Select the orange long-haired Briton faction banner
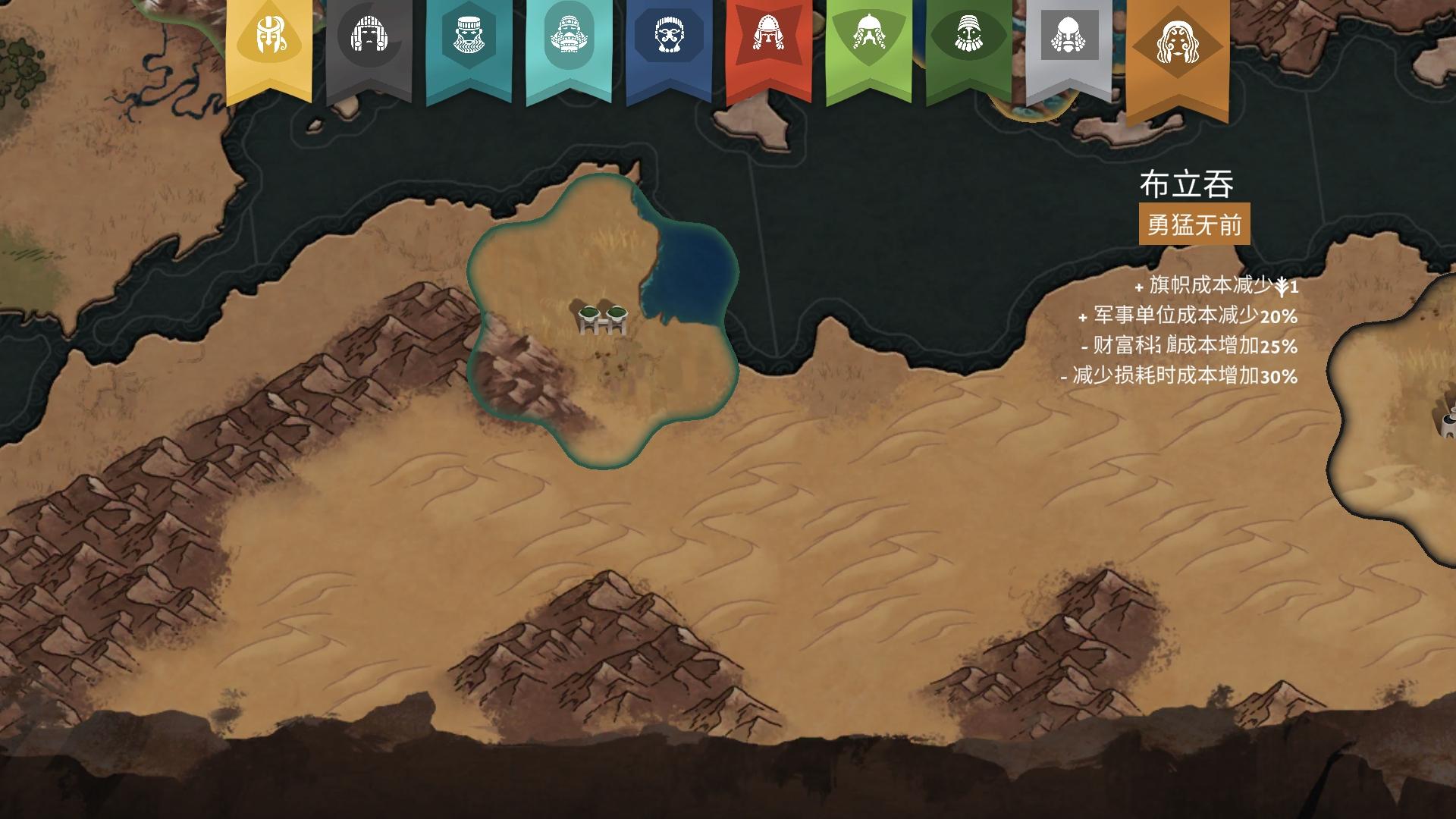1456x819 pixels. [1178, 42]
